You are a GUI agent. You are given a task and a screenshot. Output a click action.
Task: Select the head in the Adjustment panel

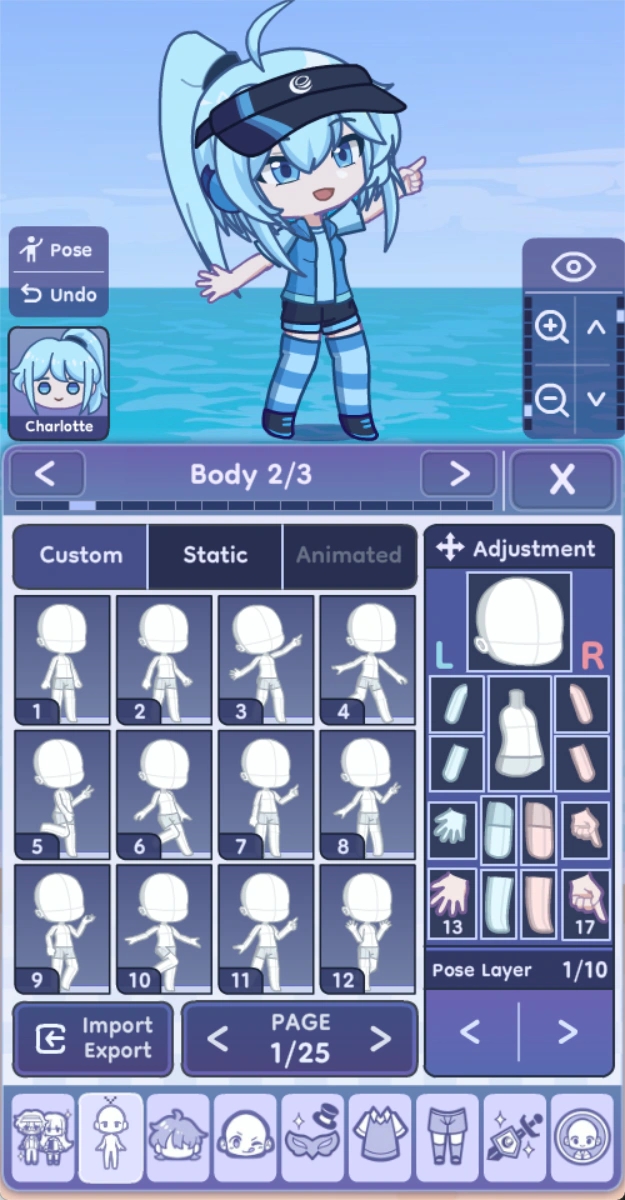click(519, 622)
